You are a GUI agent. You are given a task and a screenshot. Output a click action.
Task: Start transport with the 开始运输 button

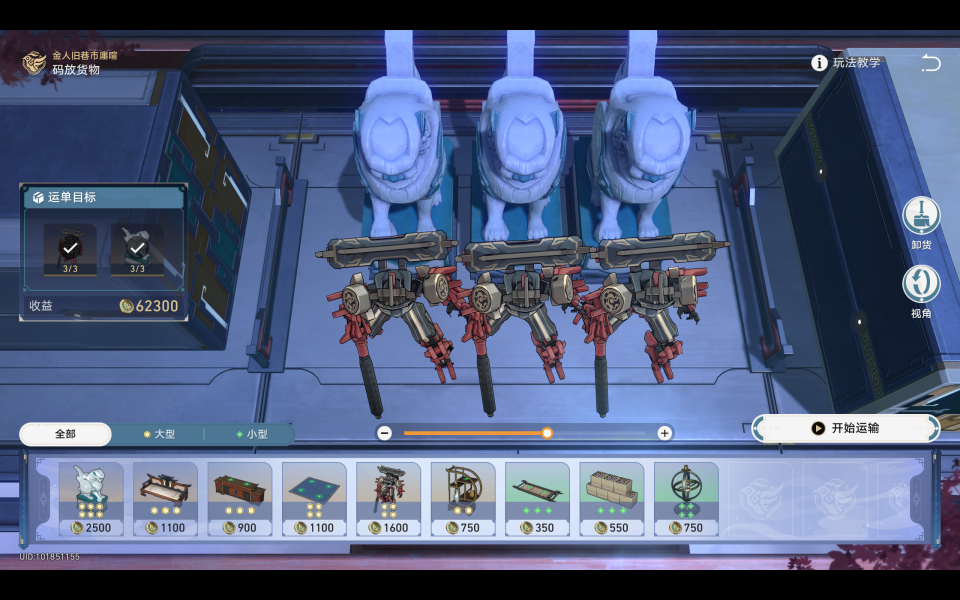coord(846,428)
